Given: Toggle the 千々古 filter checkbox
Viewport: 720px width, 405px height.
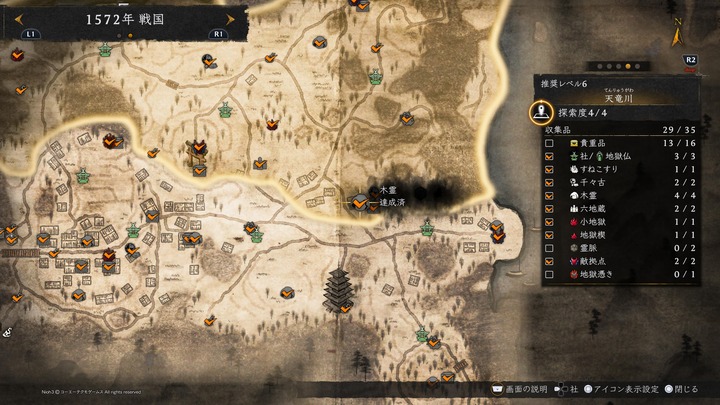Looking at the screenshot, I should point(549,183).
